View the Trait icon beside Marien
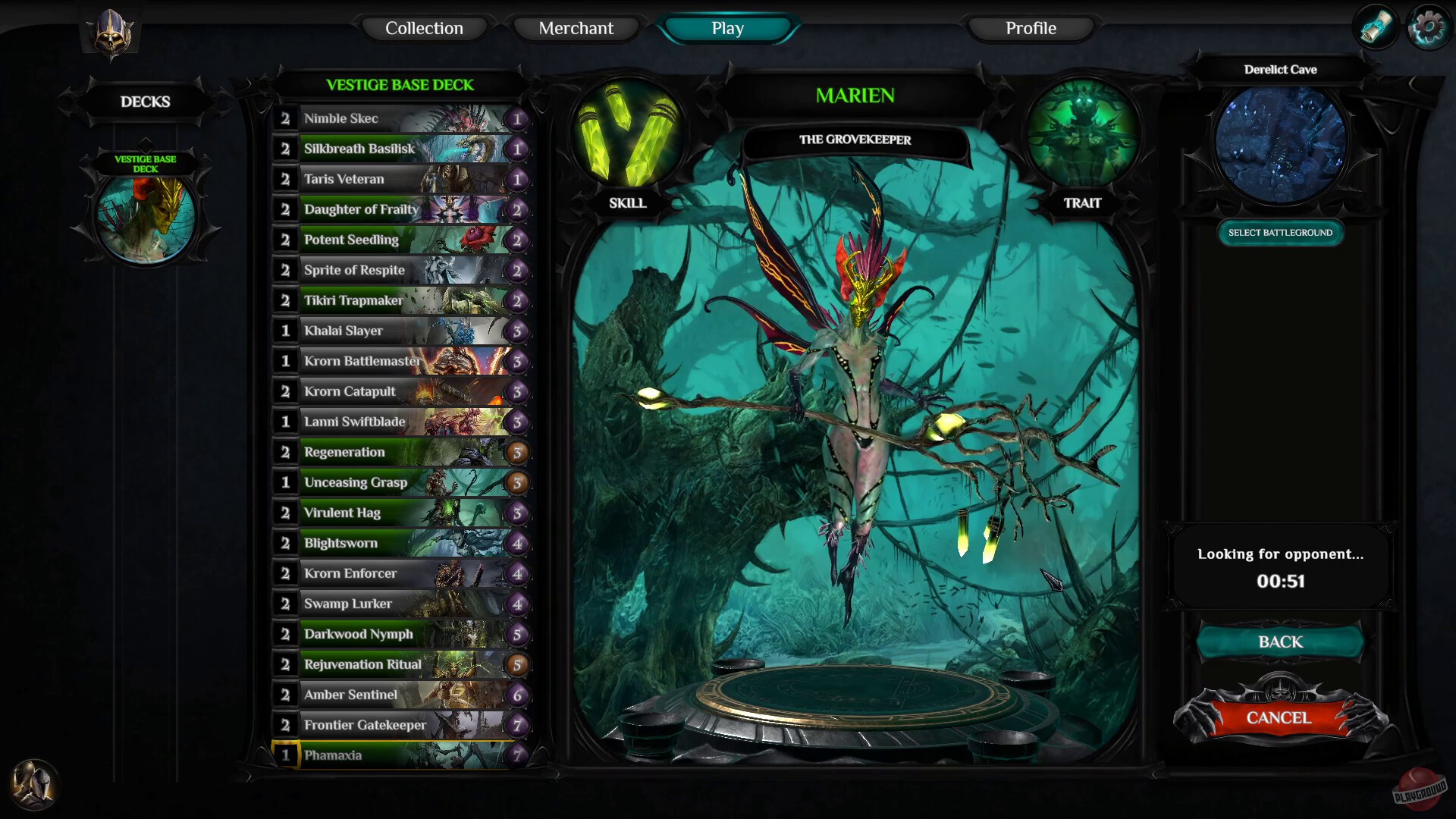Viewport: 1456px width, 819px height. 1083,136
